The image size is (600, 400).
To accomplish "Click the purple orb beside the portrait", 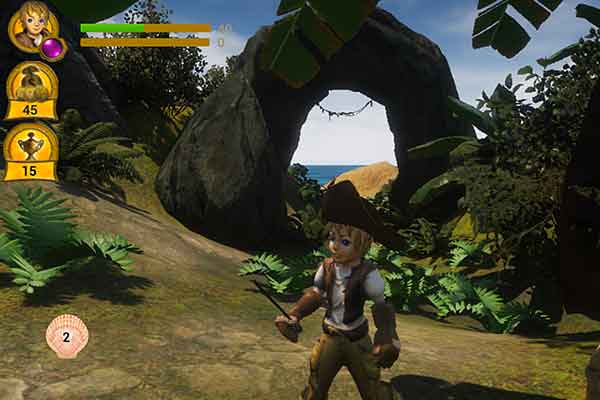I will pos(52,47).
